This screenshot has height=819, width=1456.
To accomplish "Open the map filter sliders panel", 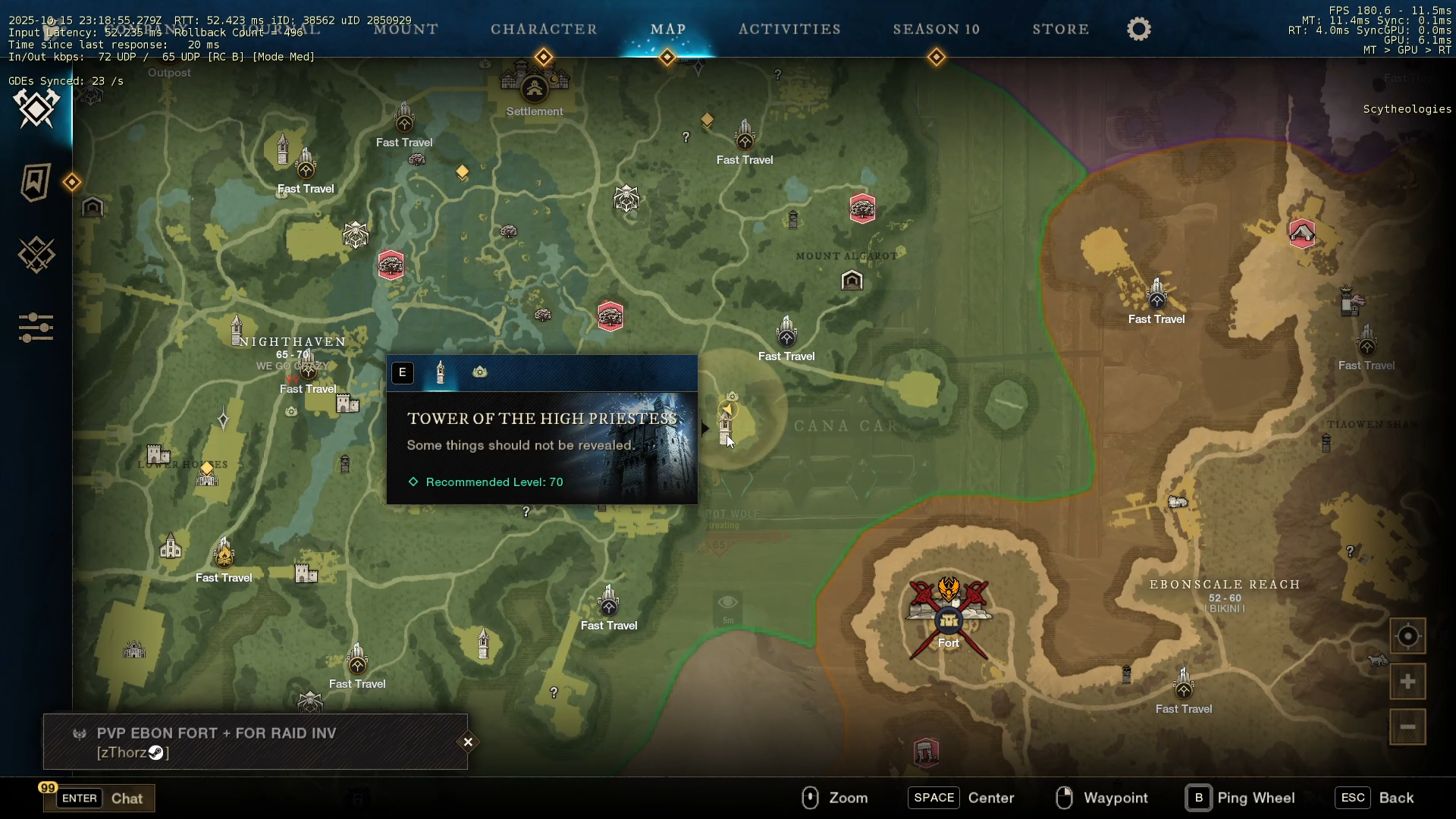I will [x=36, y=328].
